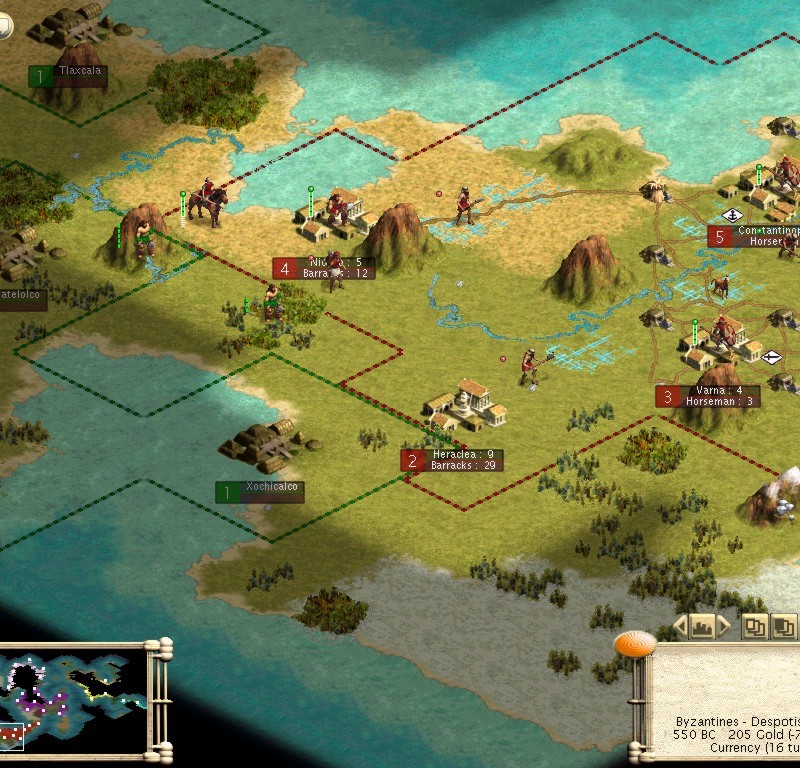Click the right arrow beside the city button
Image resolution: width=800 pixels, height=768 pixels.
(x=724, y=627)
